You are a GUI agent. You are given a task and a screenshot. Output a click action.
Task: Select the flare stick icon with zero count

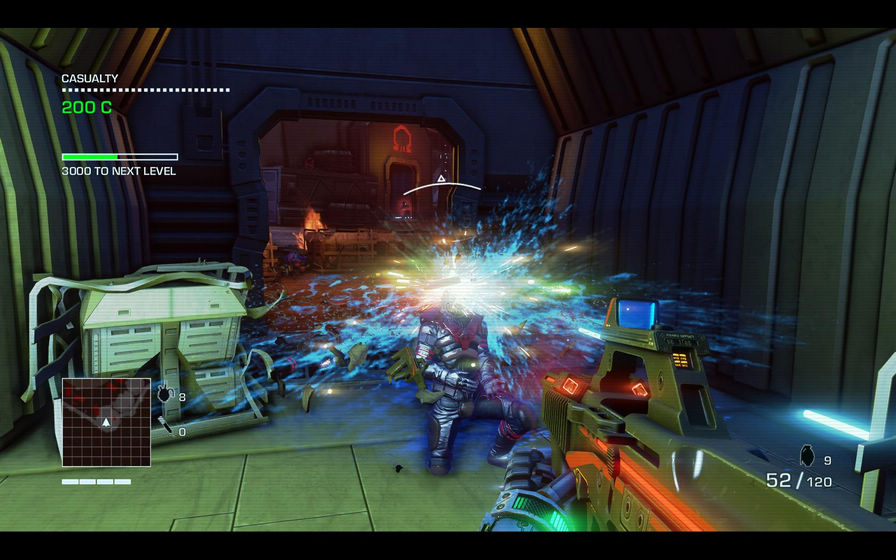point(164,430)
